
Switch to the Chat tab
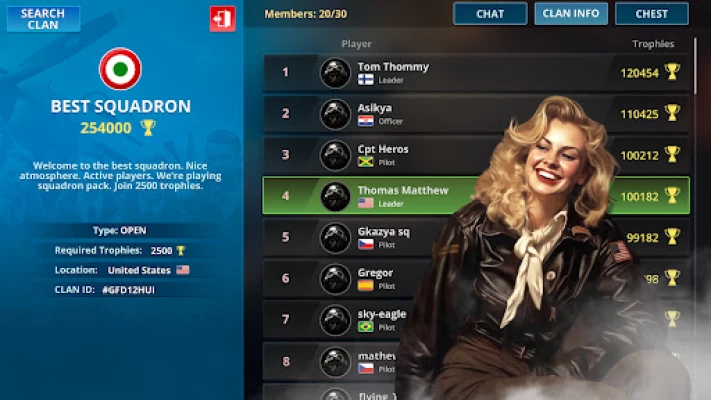pyautogui.click(x=490, y=14)
